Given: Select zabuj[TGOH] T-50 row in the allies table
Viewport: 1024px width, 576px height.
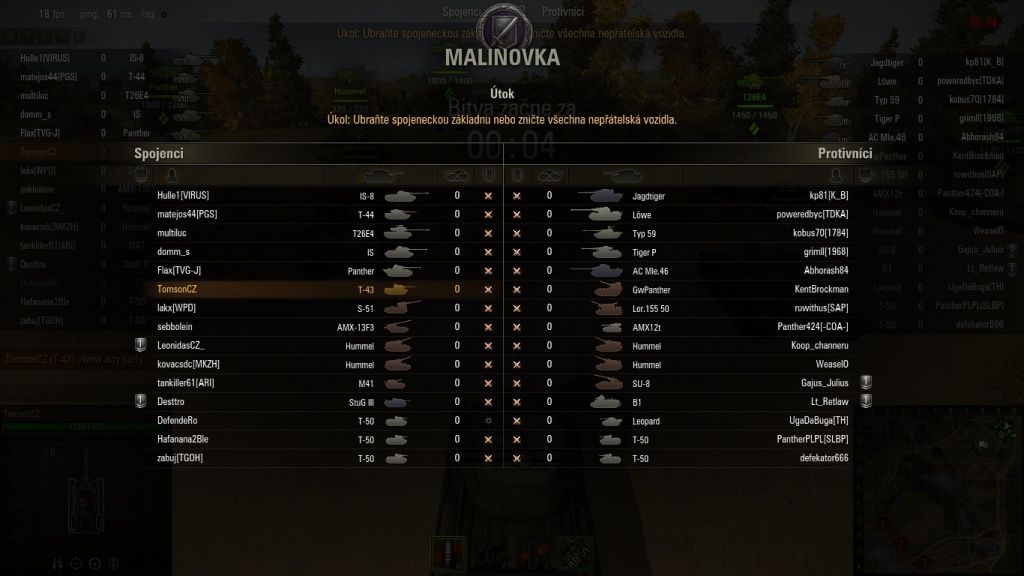Looking at the screenshot, I should 300,458.
